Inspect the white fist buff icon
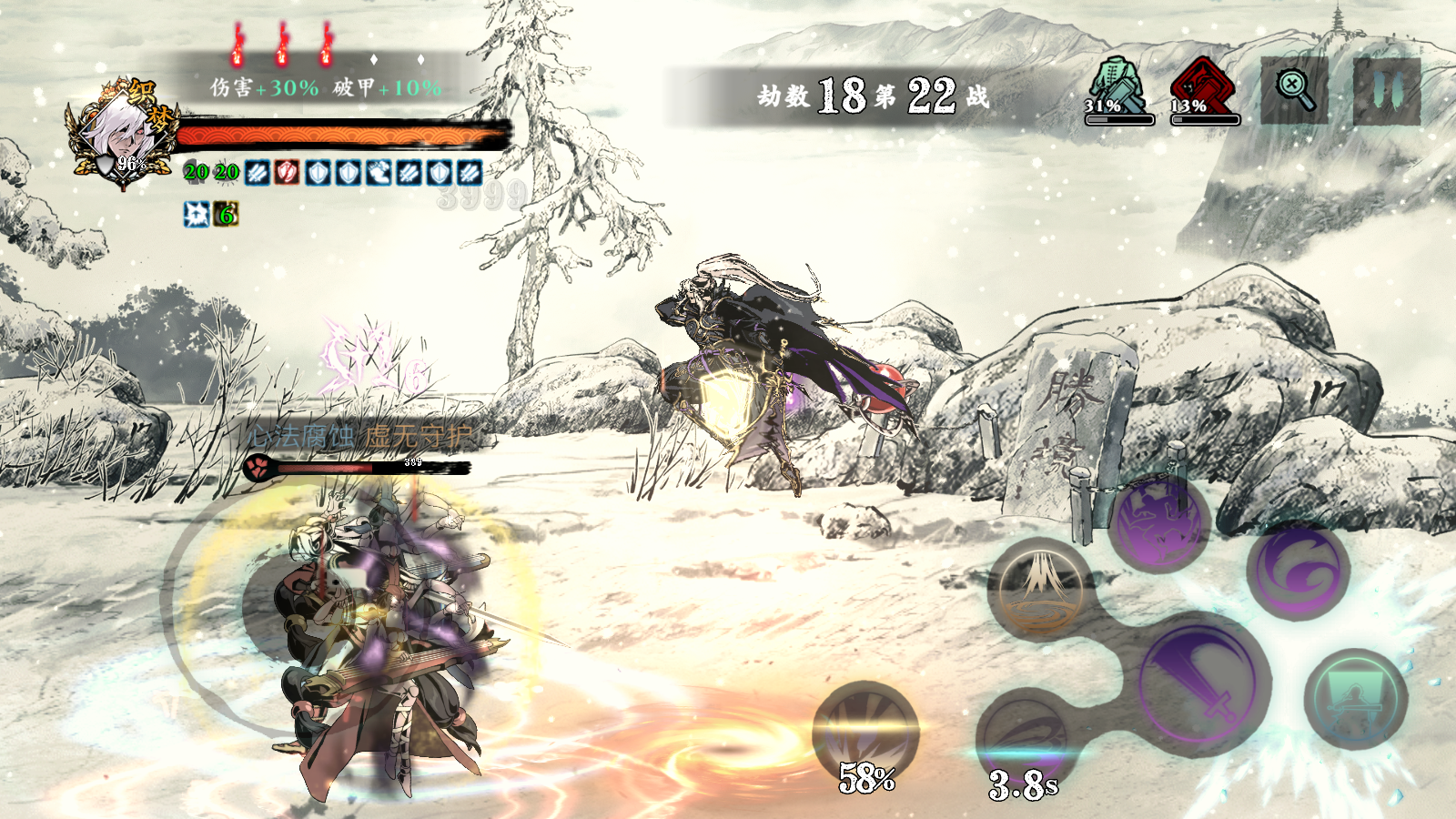The height and width of the screenshot is (819, 1456). (378, 172)
